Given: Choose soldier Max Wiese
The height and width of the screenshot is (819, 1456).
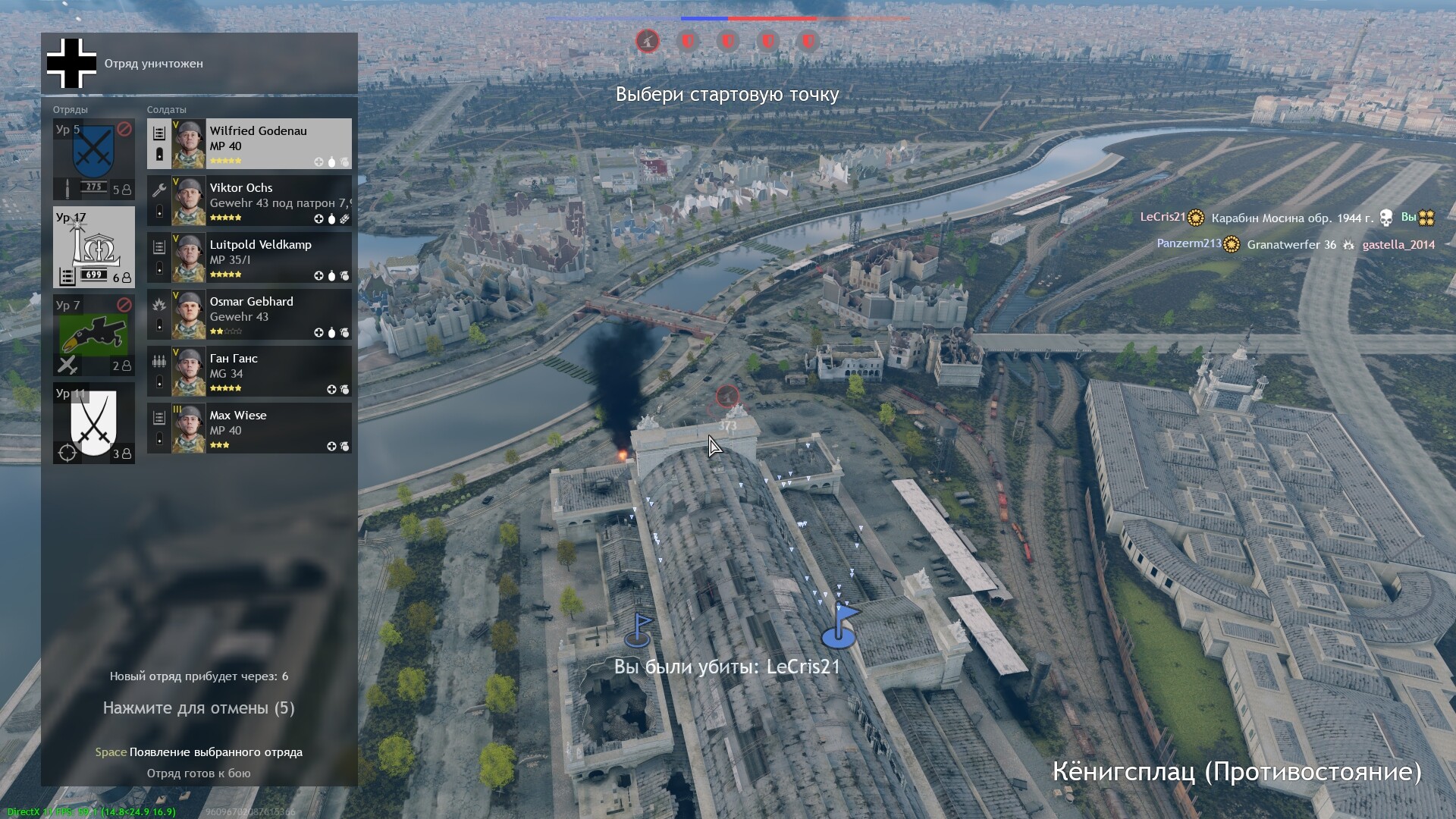Looking at the screenshot, I should [249, 428].
